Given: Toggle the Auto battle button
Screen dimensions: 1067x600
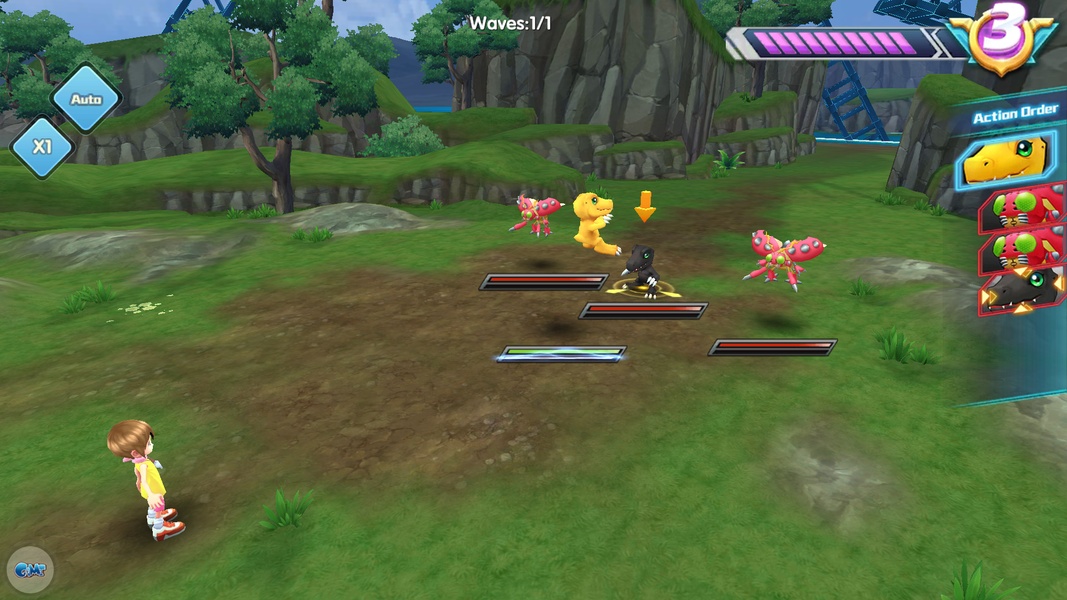Looking at the screenshot, I should (86, 99).
